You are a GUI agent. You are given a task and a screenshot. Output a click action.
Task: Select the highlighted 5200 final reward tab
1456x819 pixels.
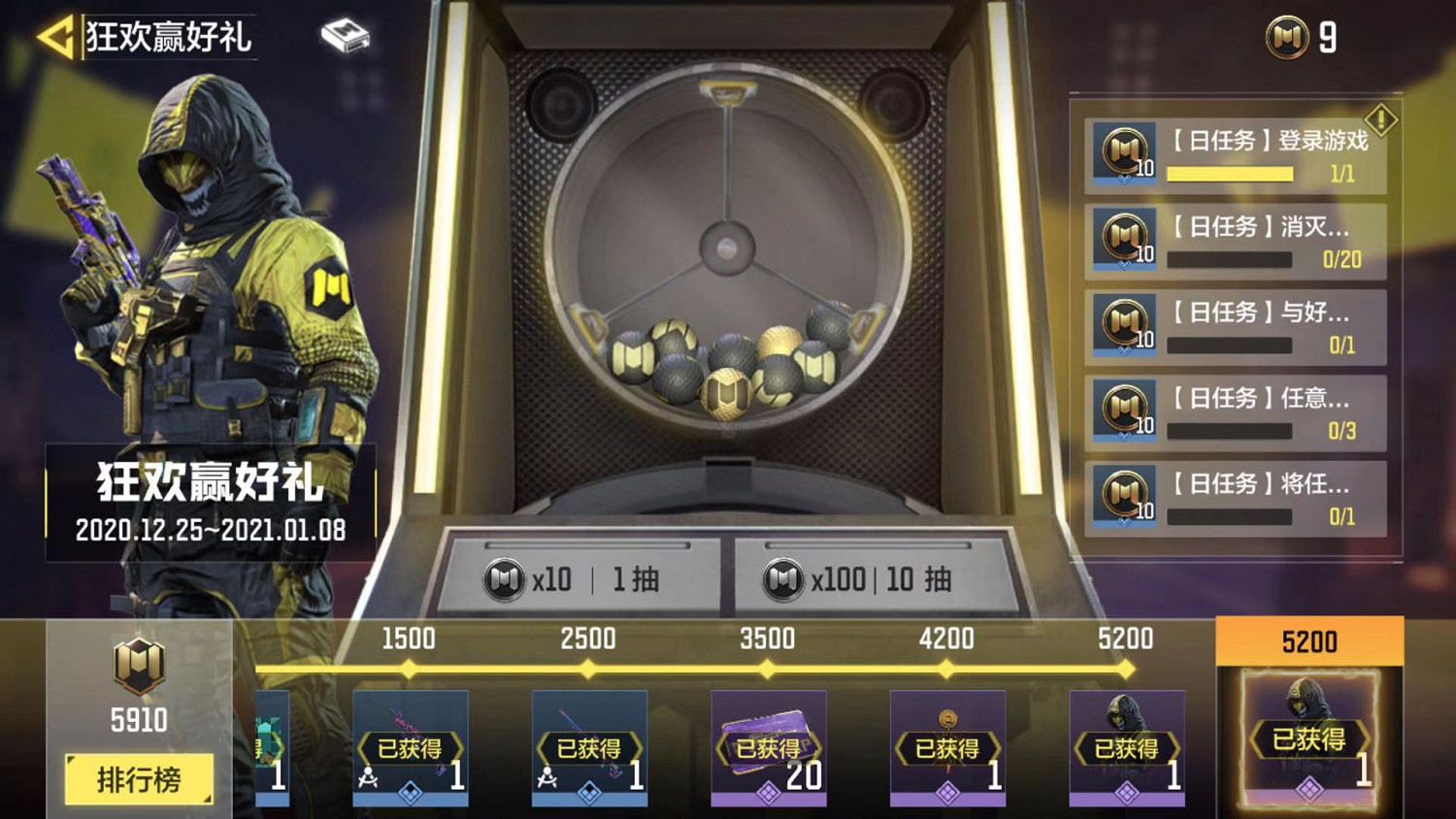pyautogui.click(x=1309, y=641)
